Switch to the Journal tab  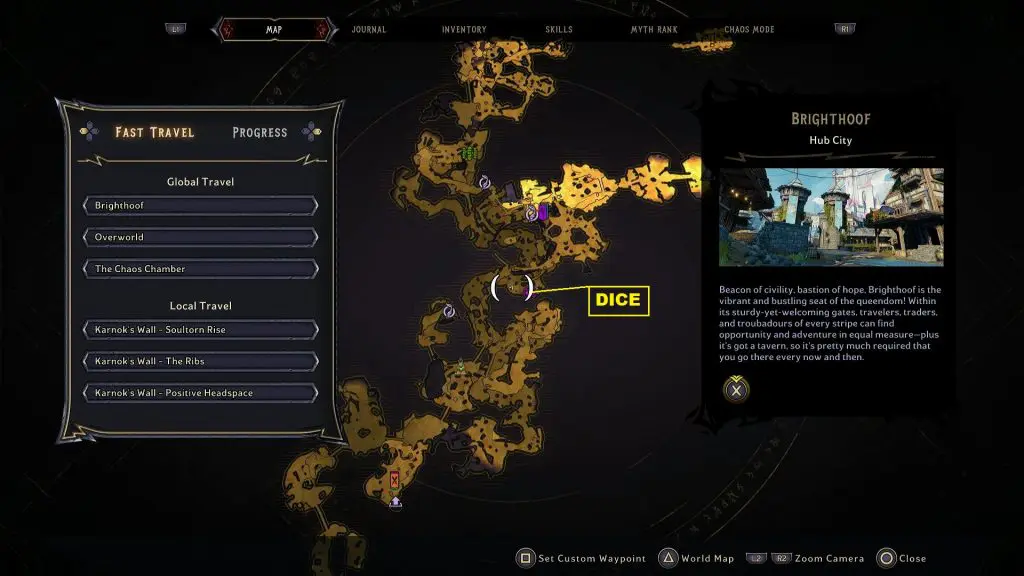(x=369, y=30)
